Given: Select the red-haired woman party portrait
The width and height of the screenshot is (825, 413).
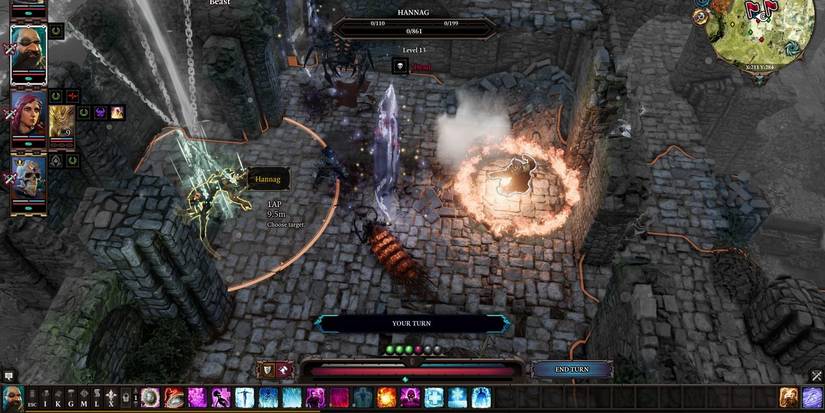Looking at the screenshot, I should (x=28, y=116).
